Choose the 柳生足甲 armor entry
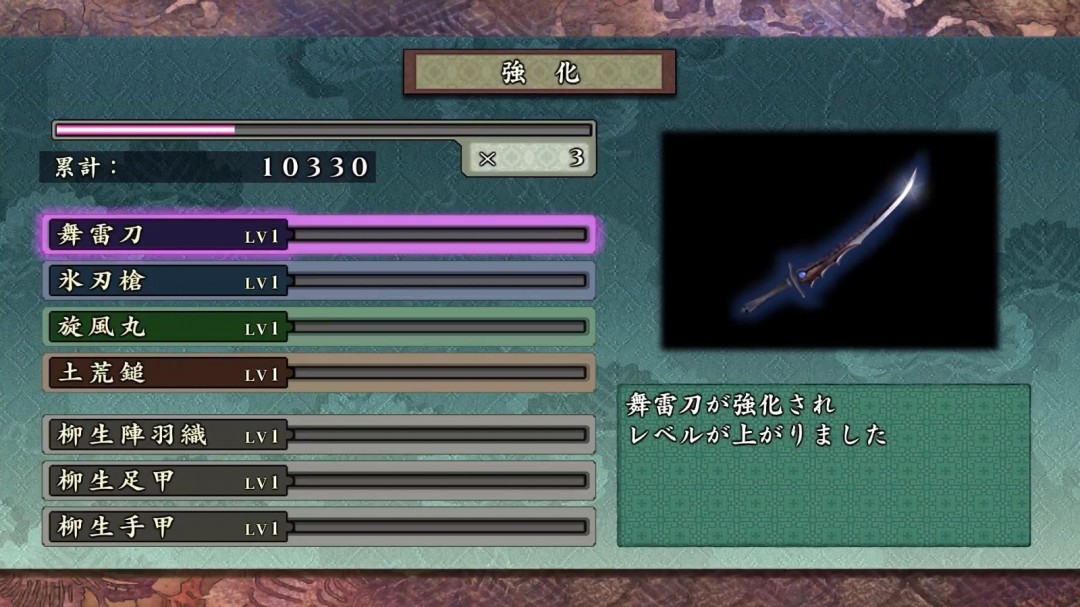 click(x=318, y=481)
